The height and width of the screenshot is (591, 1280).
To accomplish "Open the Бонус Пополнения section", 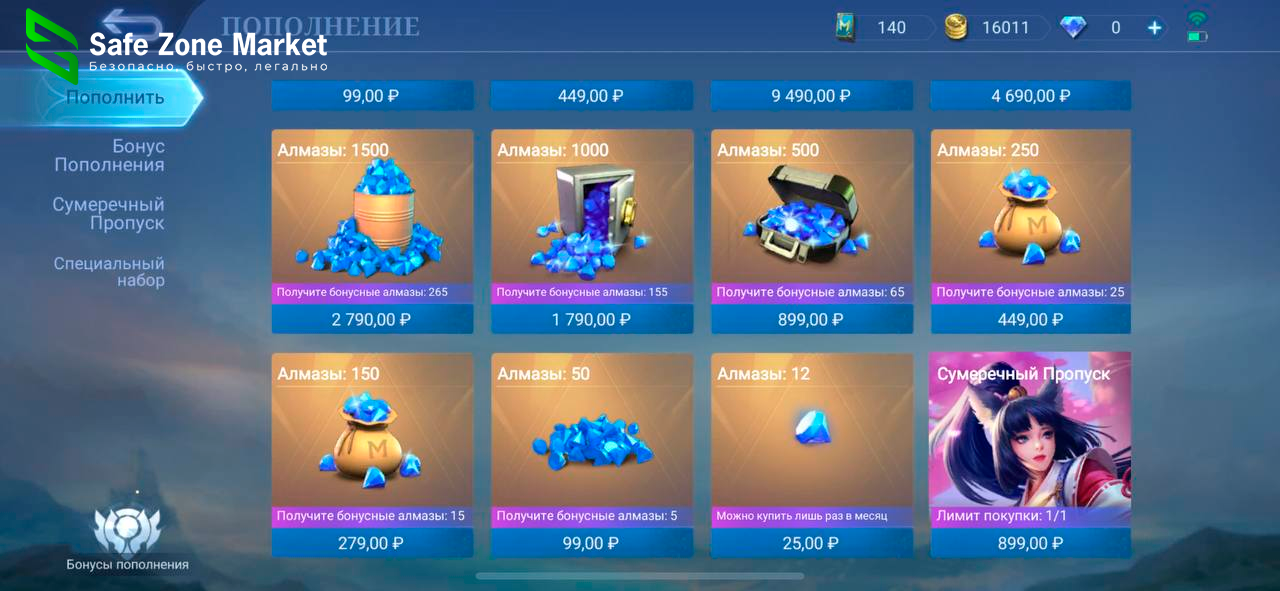I will [x=110, y=155].
